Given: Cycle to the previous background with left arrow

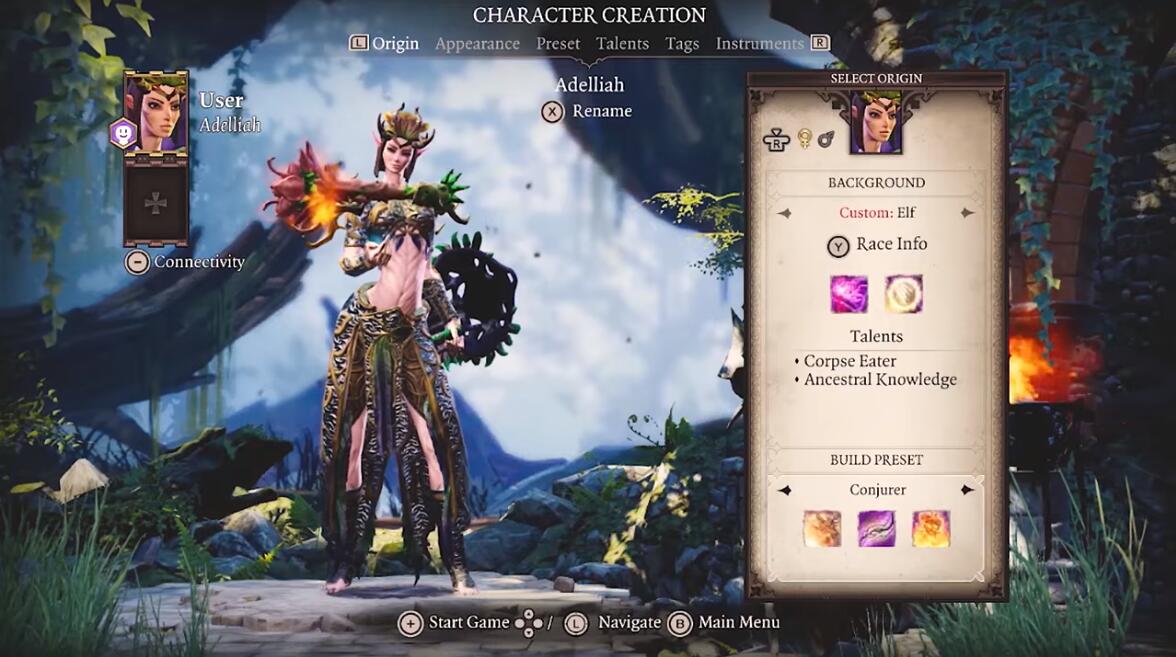Looking at the screenshot, I should (x=785, y=213).
